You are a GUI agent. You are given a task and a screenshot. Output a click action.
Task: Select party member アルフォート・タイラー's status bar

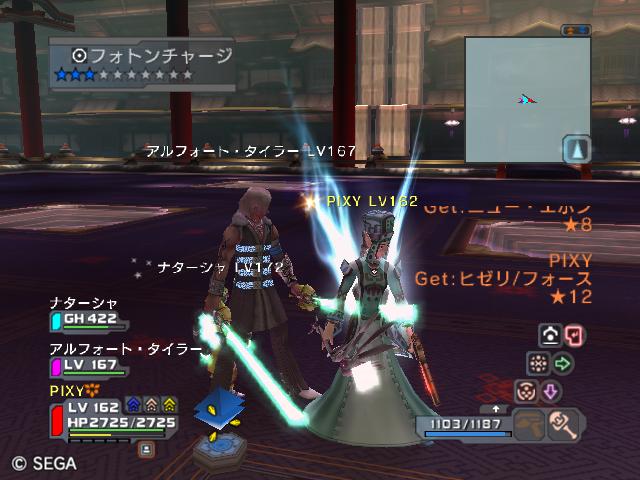(88, 367)
